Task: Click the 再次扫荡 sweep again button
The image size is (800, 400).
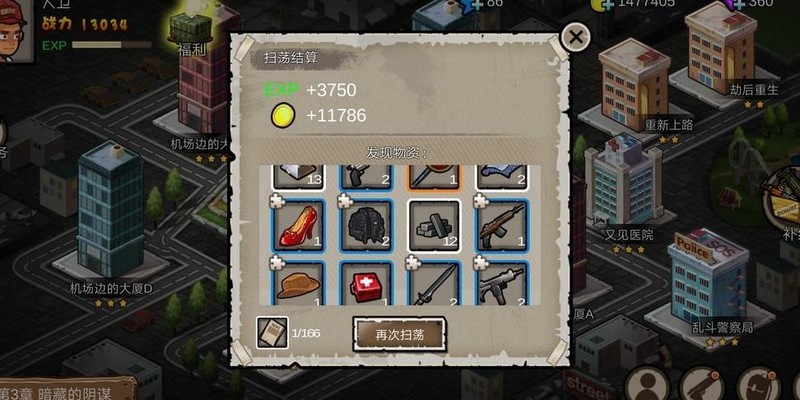Action: 399,334
